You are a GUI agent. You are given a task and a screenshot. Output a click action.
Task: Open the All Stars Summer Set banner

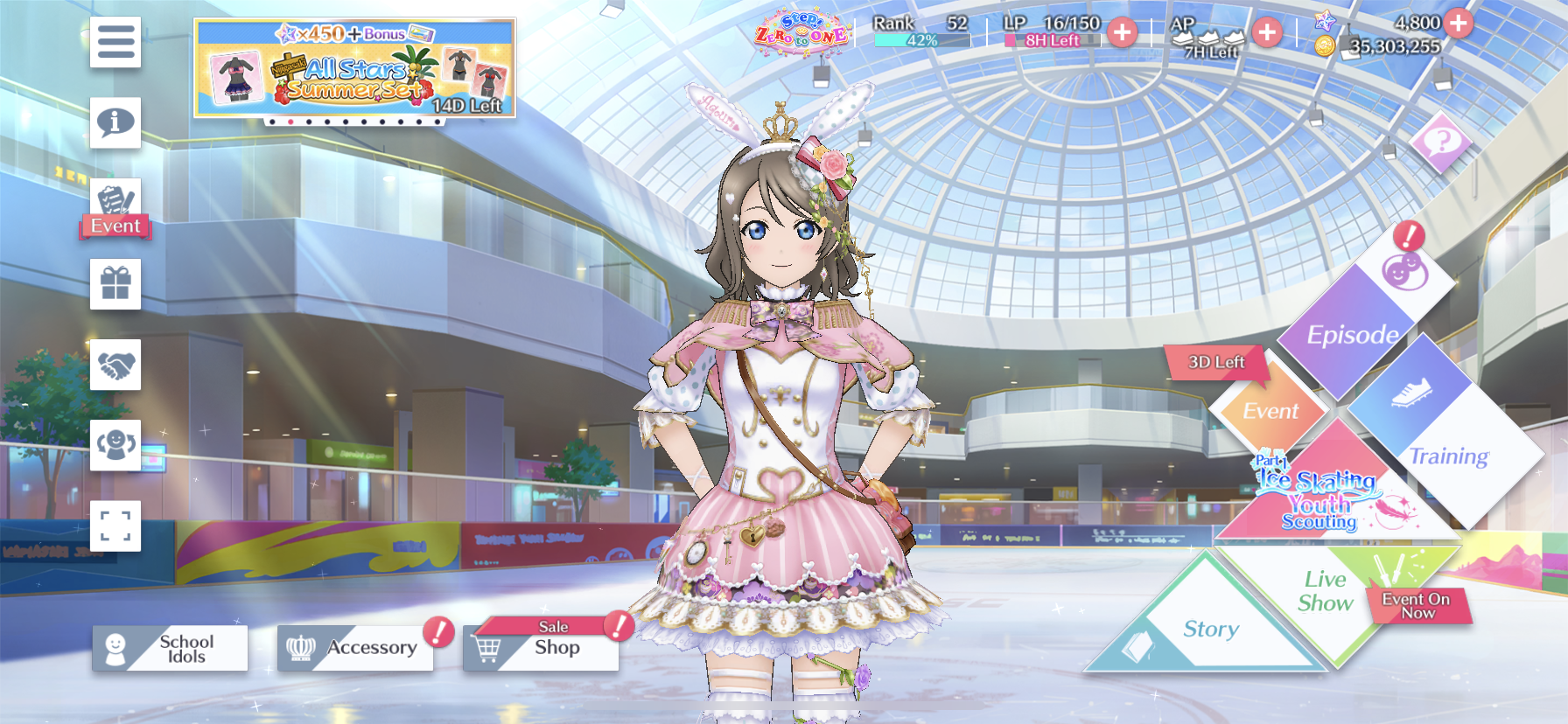pyautogui.click(x=354, y=68)
